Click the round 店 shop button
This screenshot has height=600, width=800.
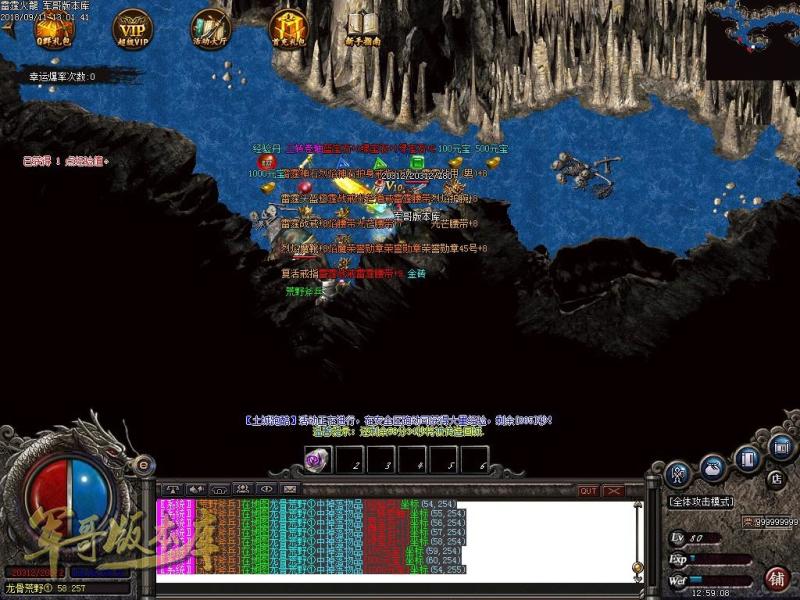point(775,478)
